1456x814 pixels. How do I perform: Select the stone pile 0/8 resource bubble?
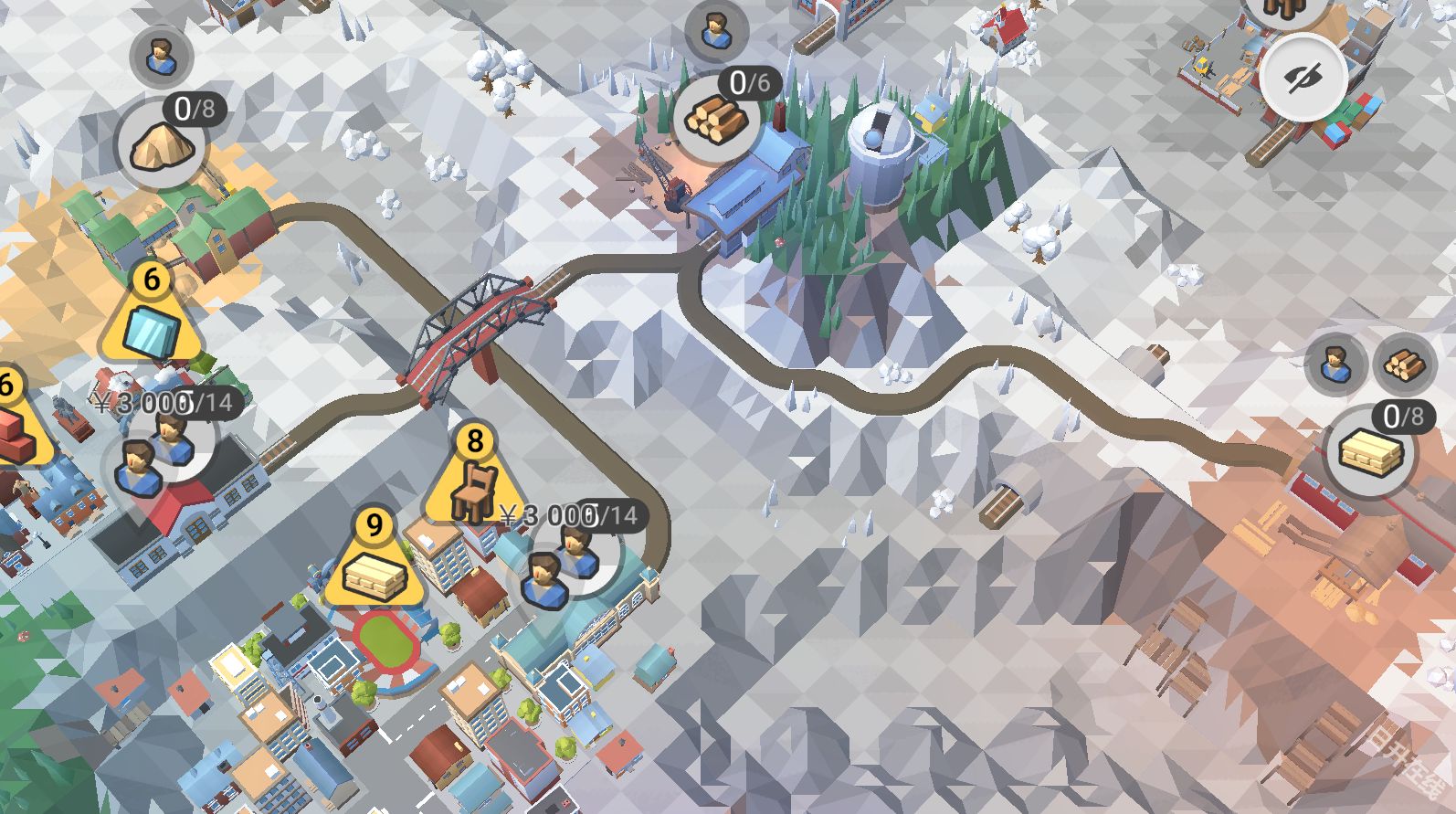[162, 146]
